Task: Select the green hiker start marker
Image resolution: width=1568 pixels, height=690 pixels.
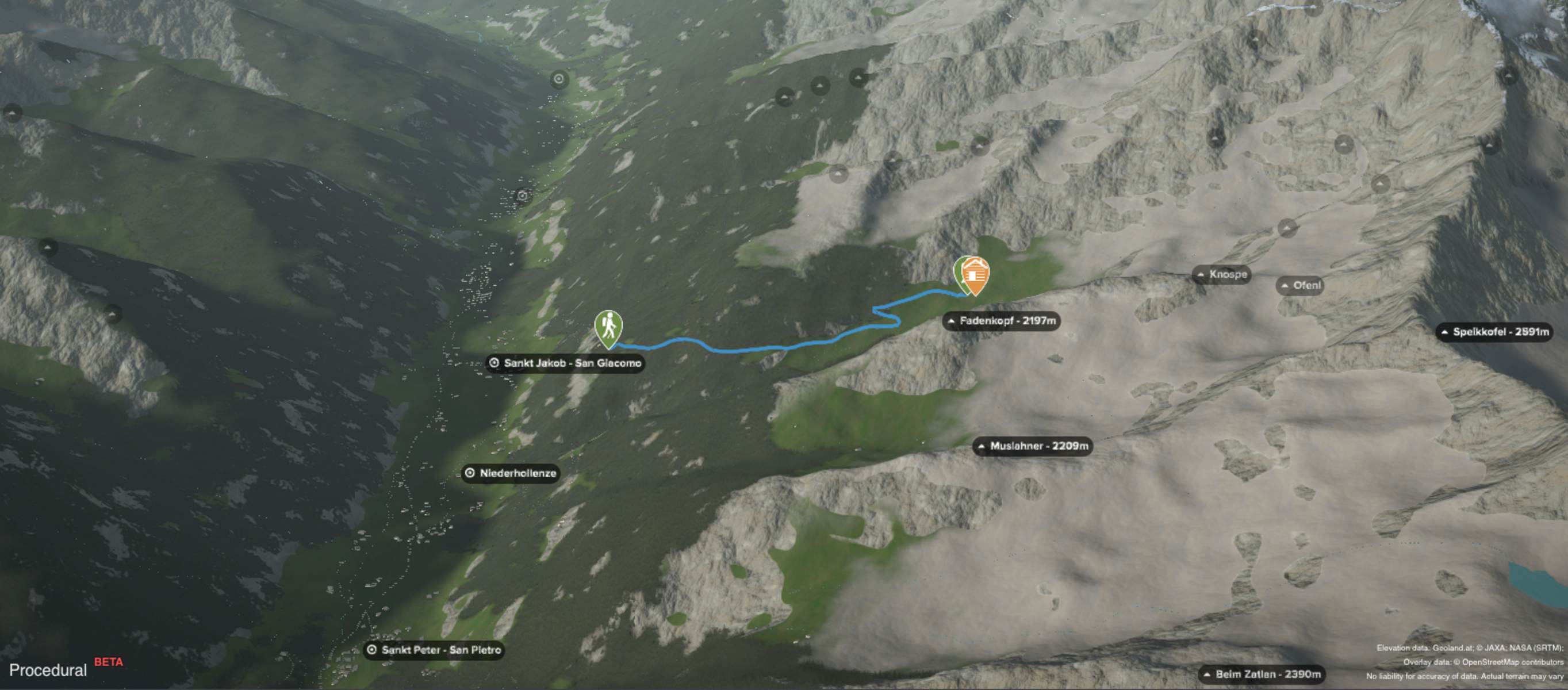Action: pos(608,327)
